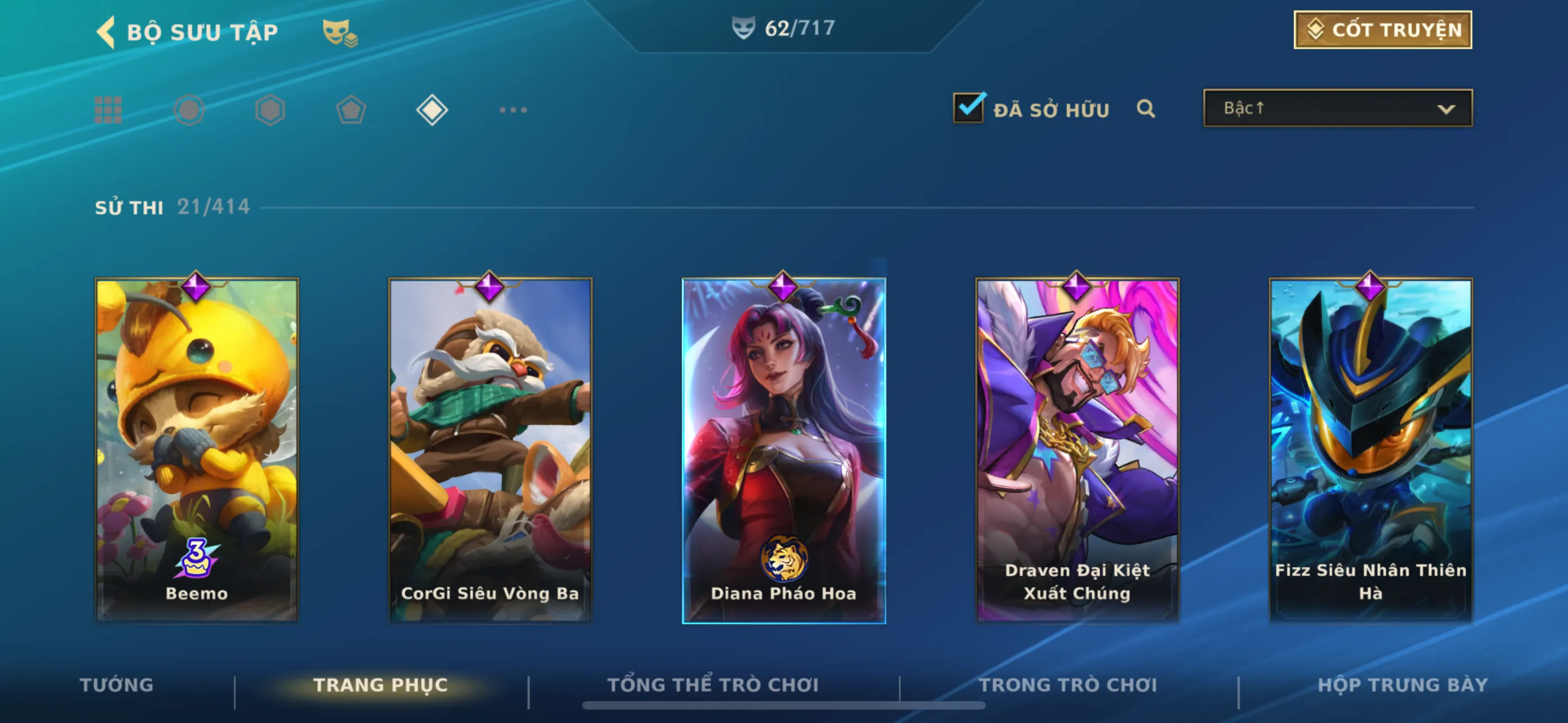Open the skin search magnifier
The height and width of the screenshot is (723, 1568).
tap(1146, 109)
